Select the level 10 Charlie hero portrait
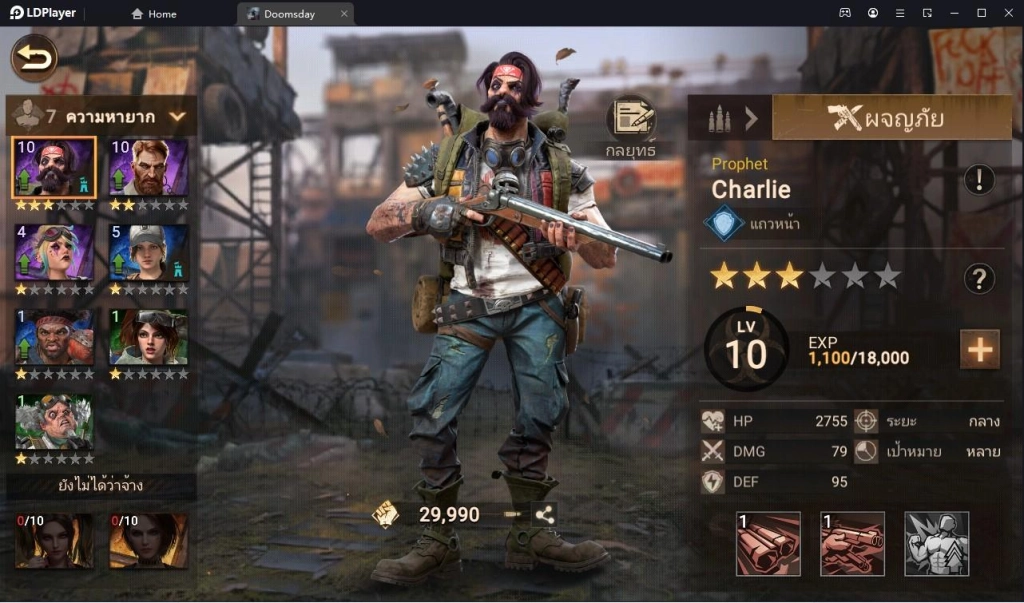This screenshot has width=1024, height=603. click(54, 167)
